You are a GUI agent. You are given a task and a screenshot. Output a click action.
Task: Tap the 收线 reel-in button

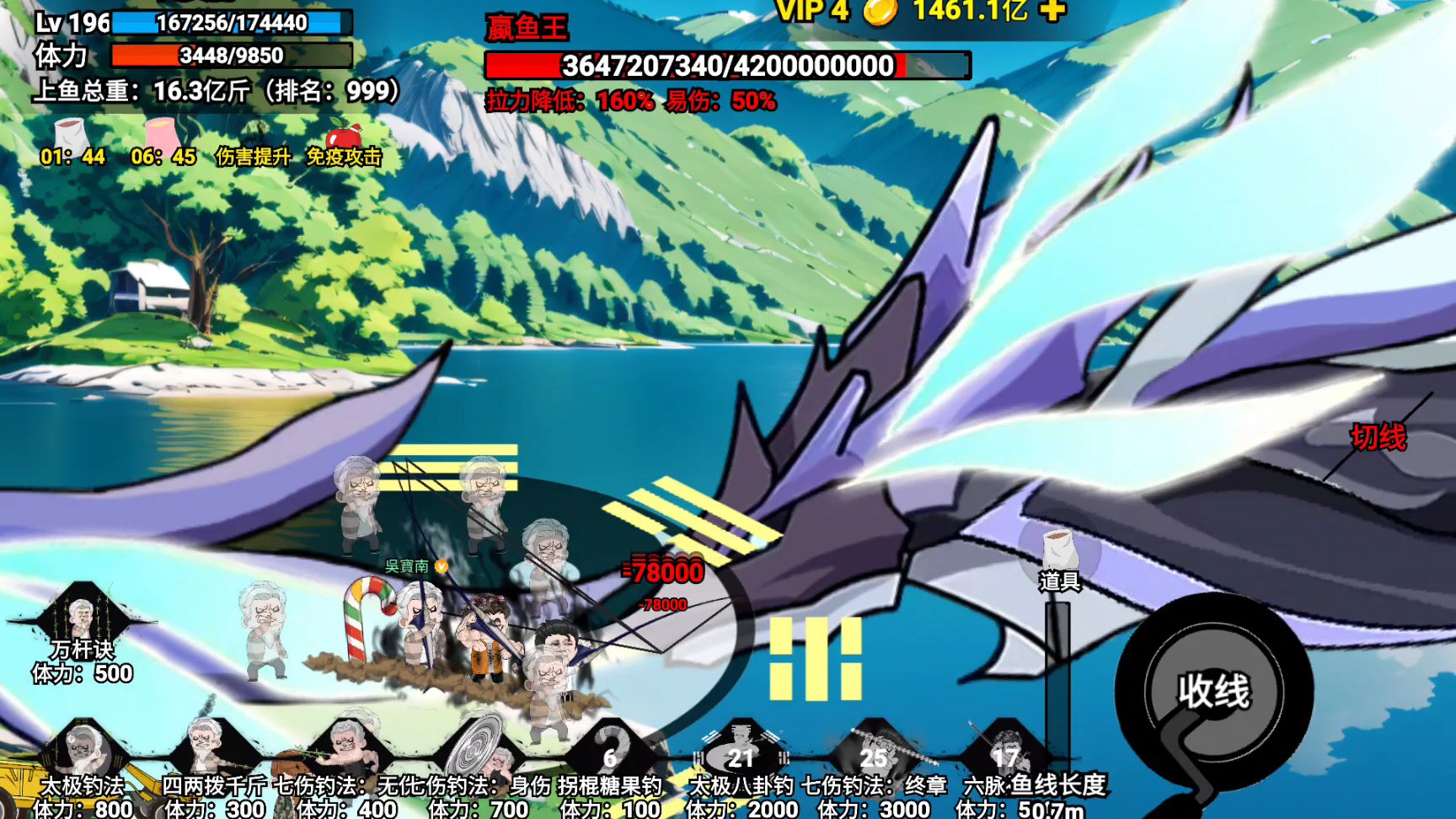1212,691
